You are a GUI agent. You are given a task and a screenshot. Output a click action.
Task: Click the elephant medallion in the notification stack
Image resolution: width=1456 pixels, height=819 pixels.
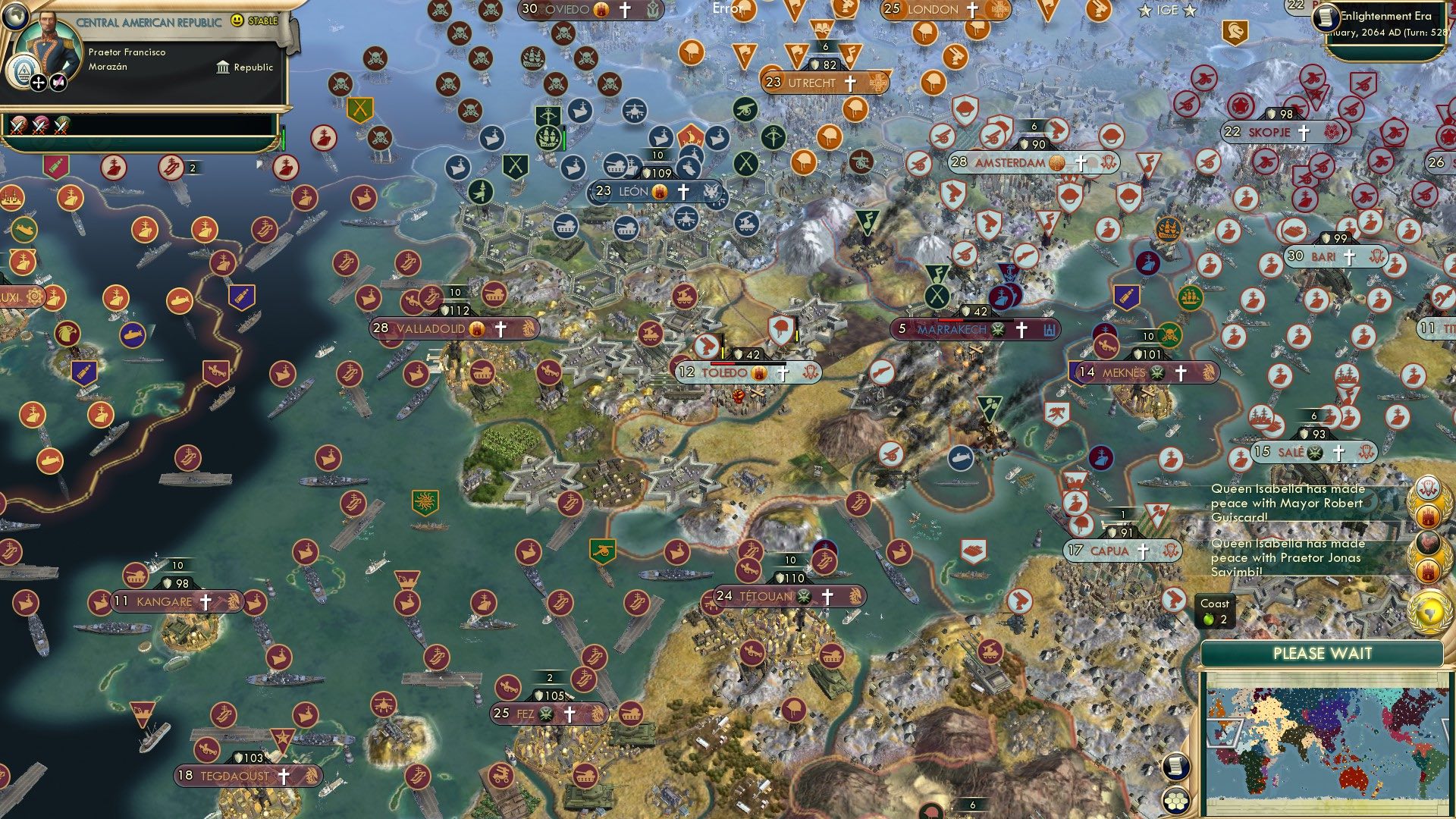coord(1427,488)
